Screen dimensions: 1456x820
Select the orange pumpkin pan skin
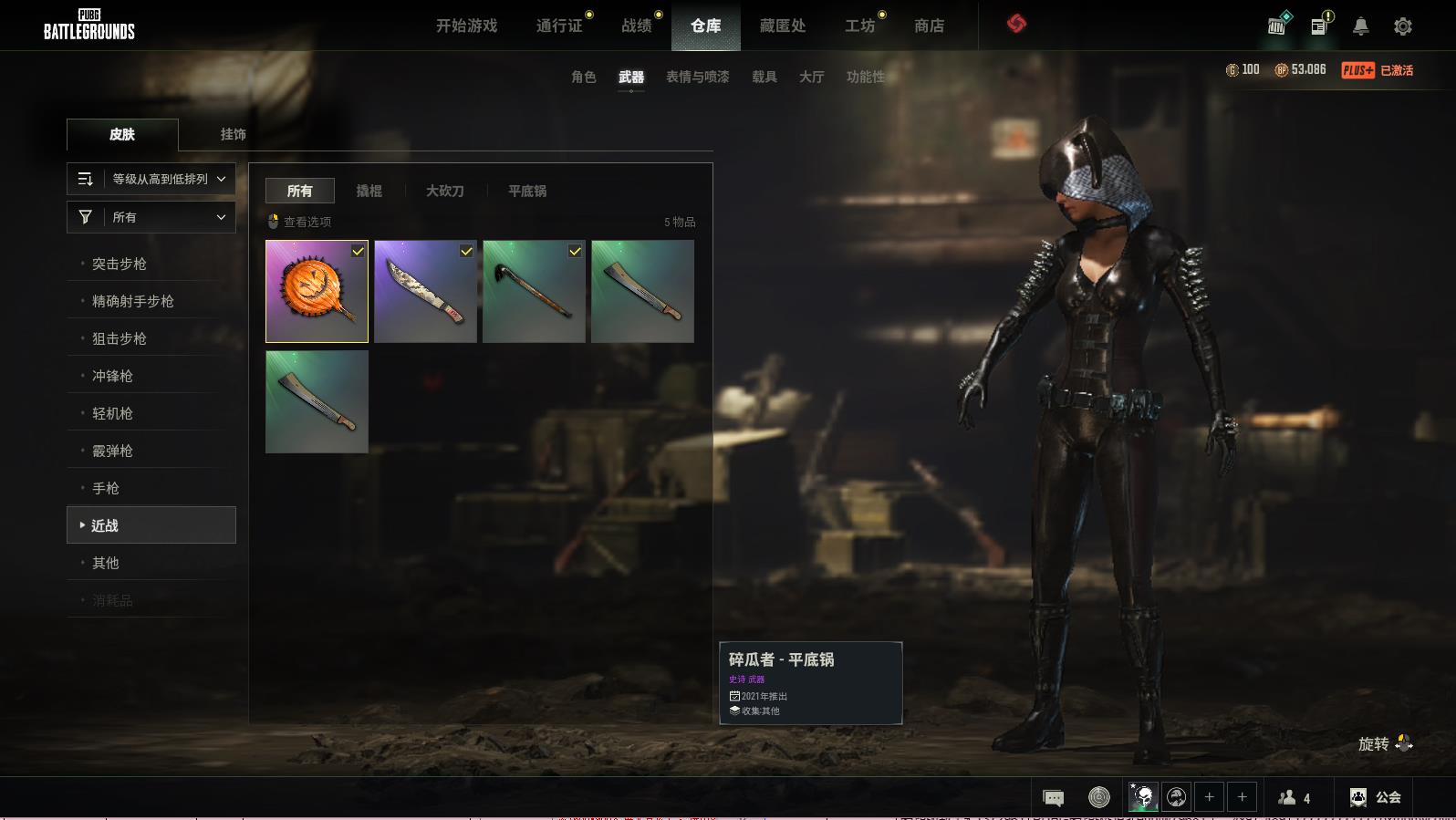(317, 292)
